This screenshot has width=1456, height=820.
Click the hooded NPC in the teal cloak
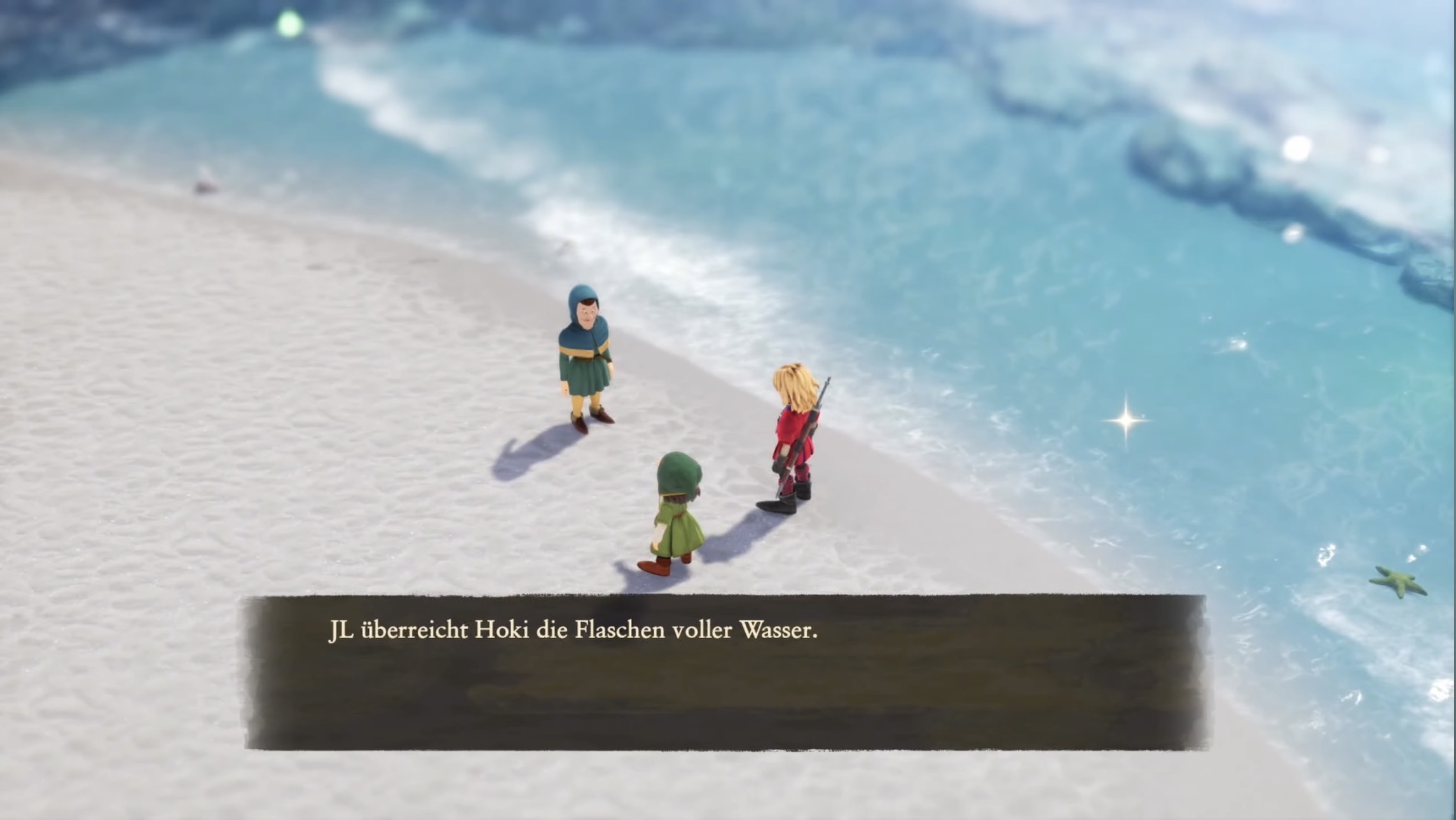(x=585, y=356)
